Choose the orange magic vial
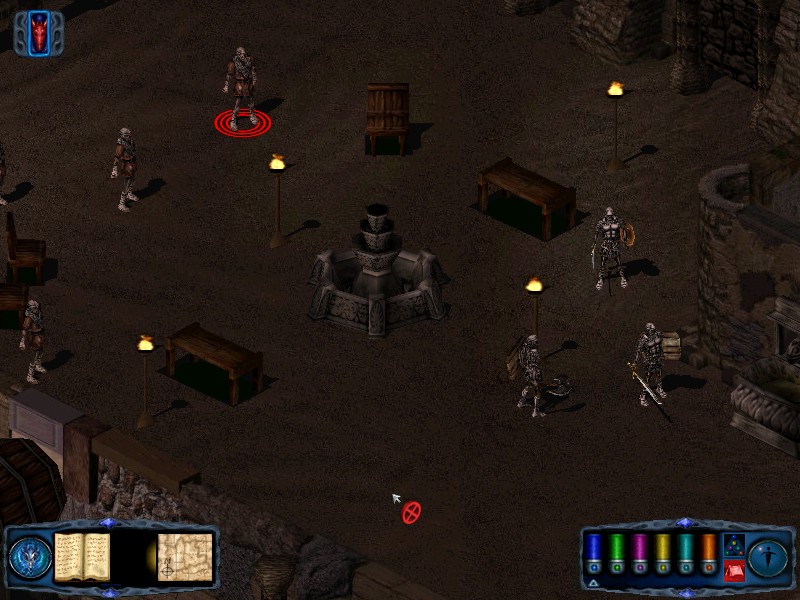 click(708, 551)
